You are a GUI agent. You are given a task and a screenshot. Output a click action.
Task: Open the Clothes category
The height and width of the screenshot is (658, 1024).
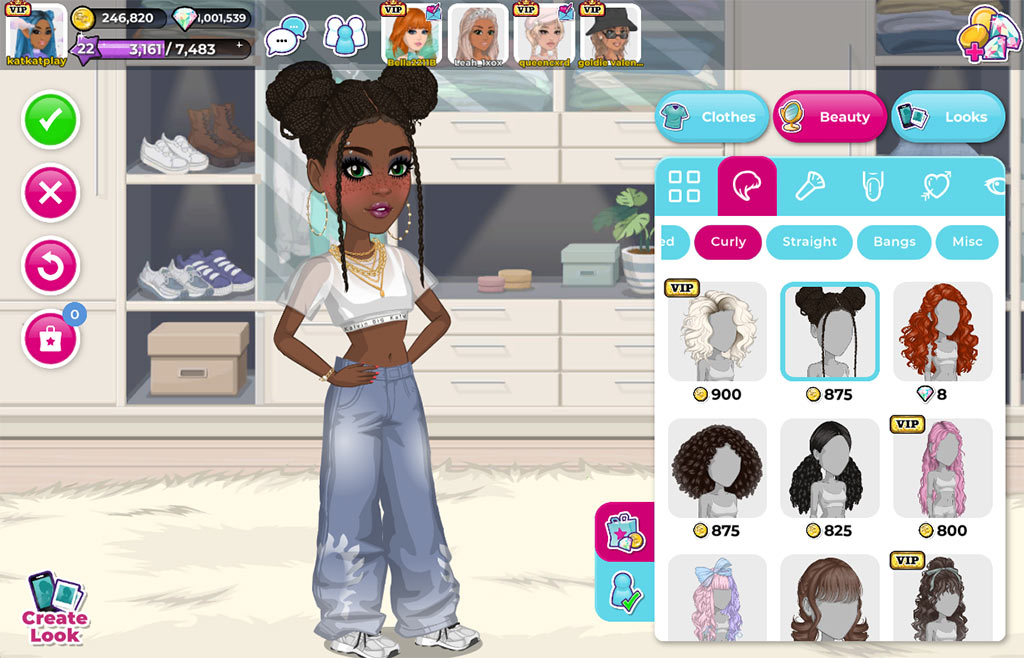pos(712,117)
